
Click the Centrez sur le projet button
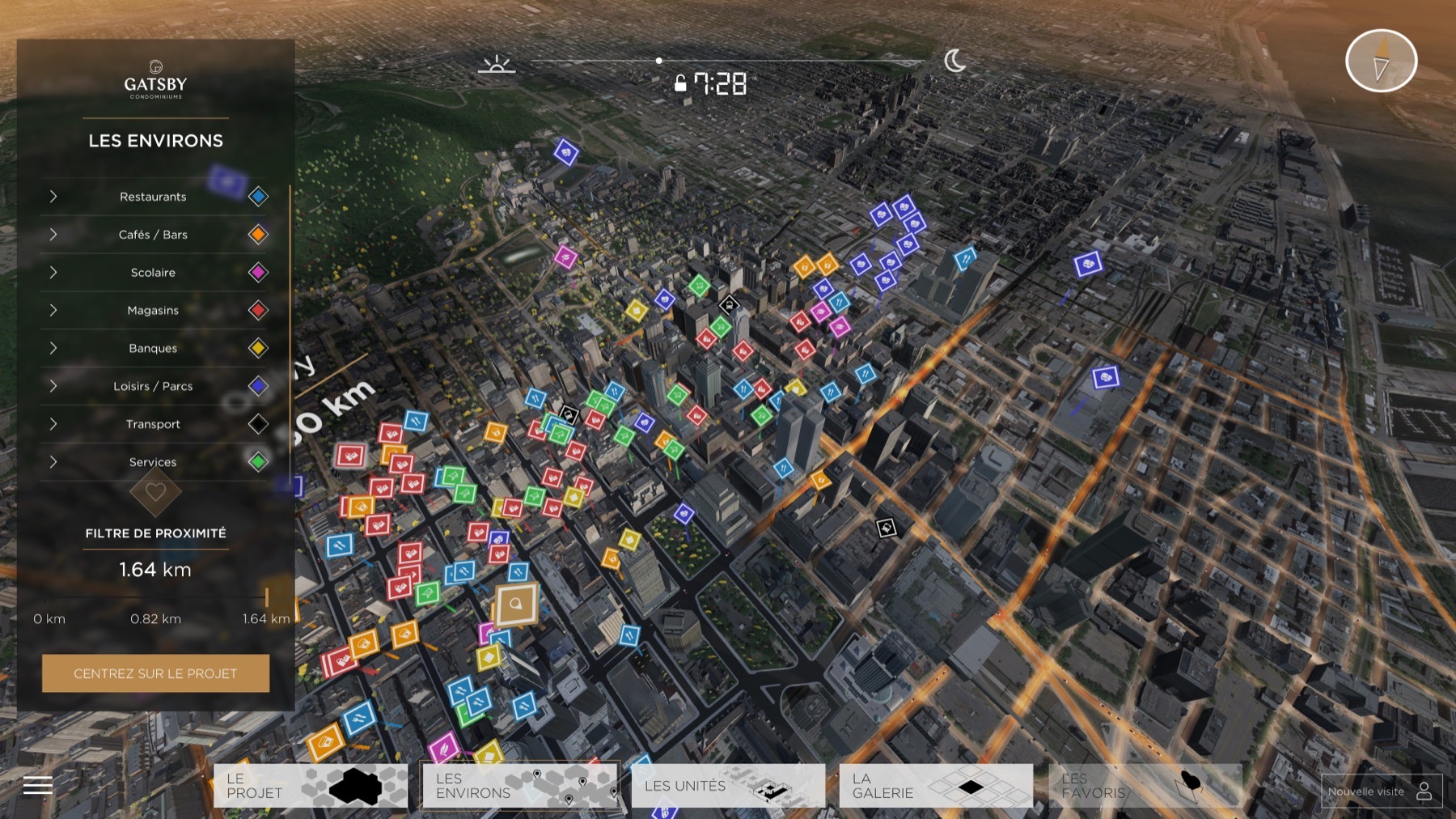pos(155,673)
